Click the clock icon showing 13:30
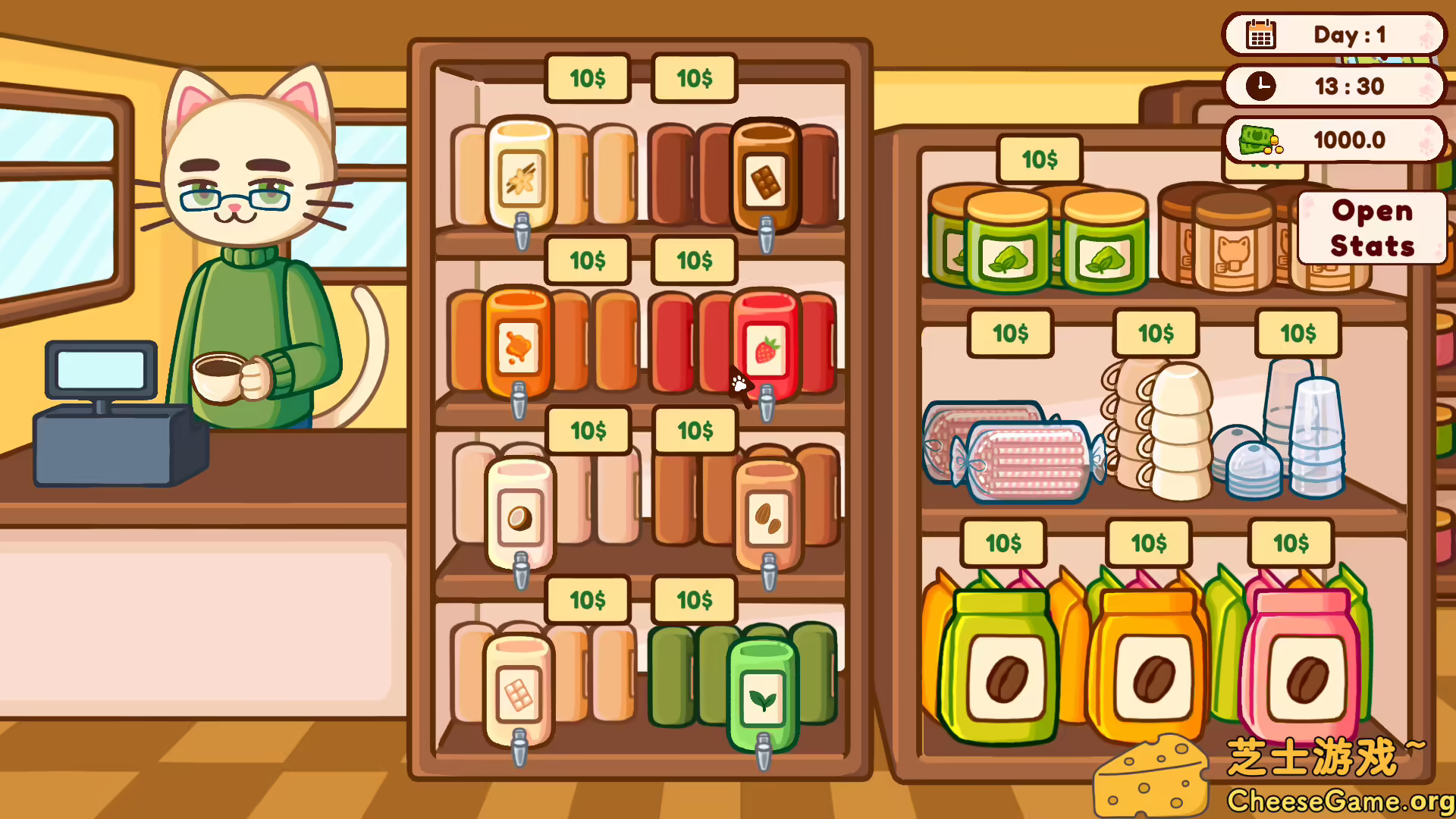The width and height of the screenshot is (1456, 819). click(x=1260, y=86)
